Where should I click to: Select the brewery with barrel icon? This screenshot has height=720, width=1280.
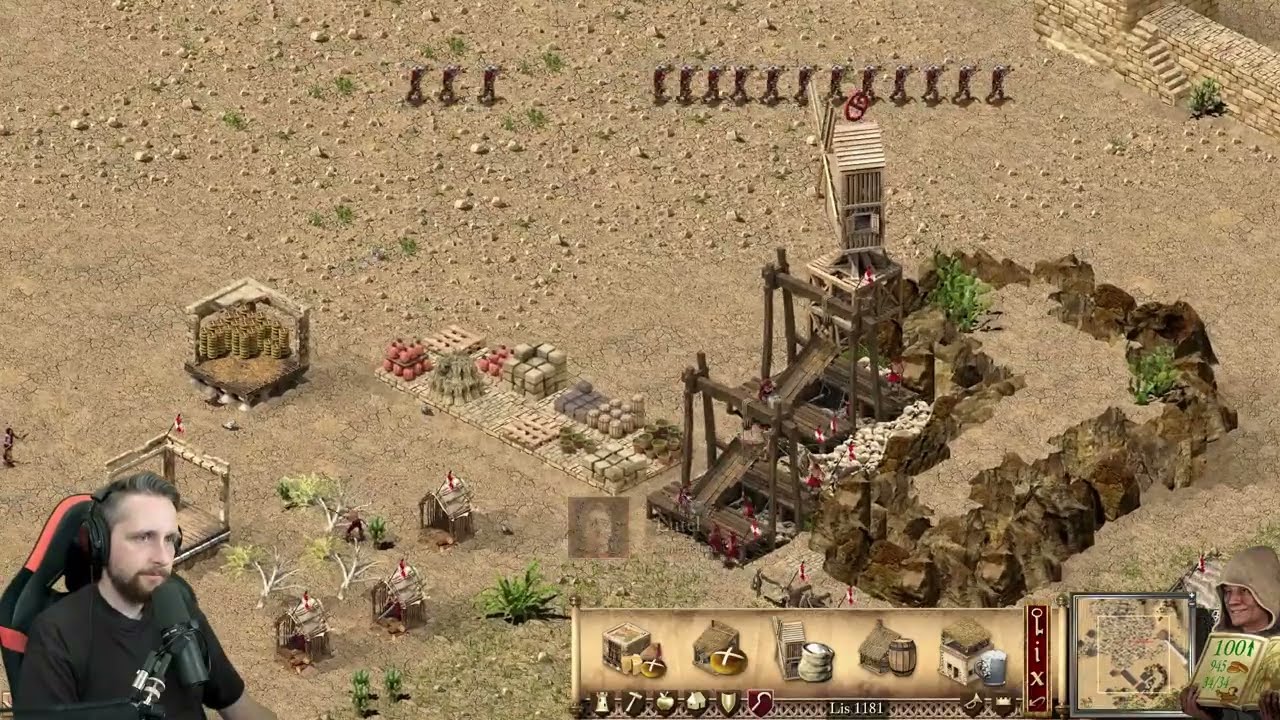click(887, 651)
